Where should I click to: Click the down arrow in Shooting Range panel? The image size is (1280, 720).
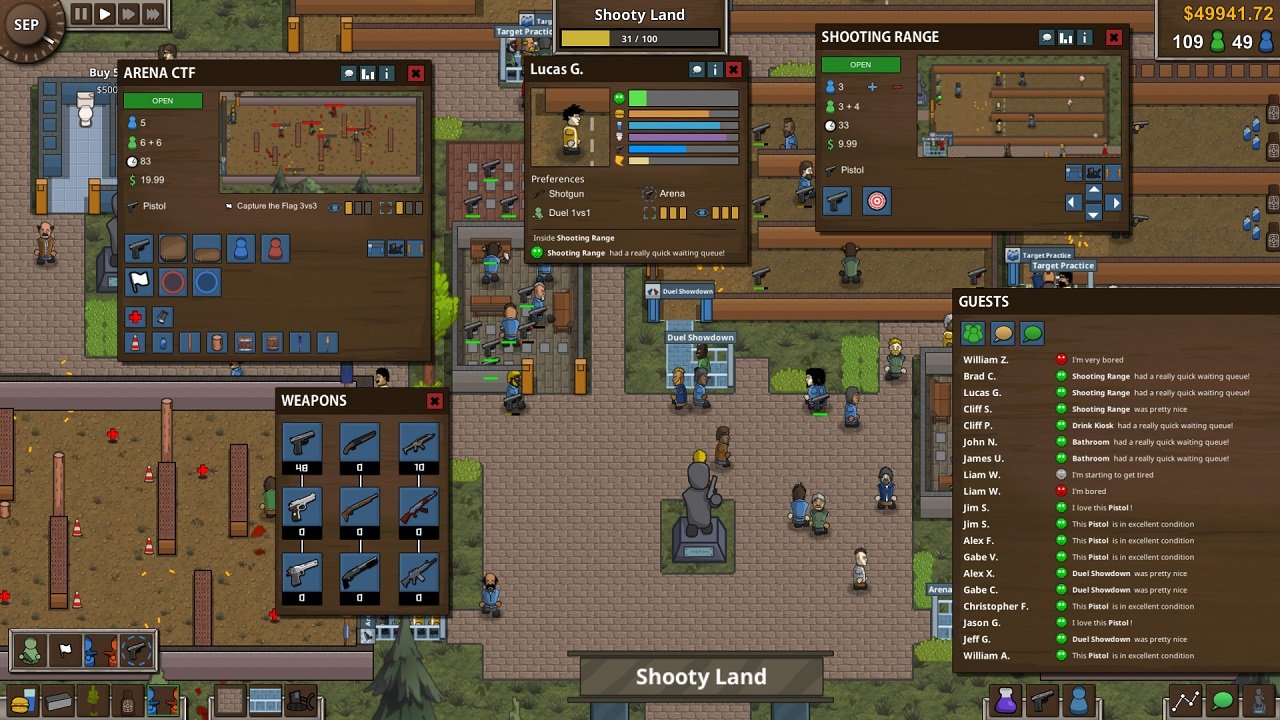coord(1093,215)
